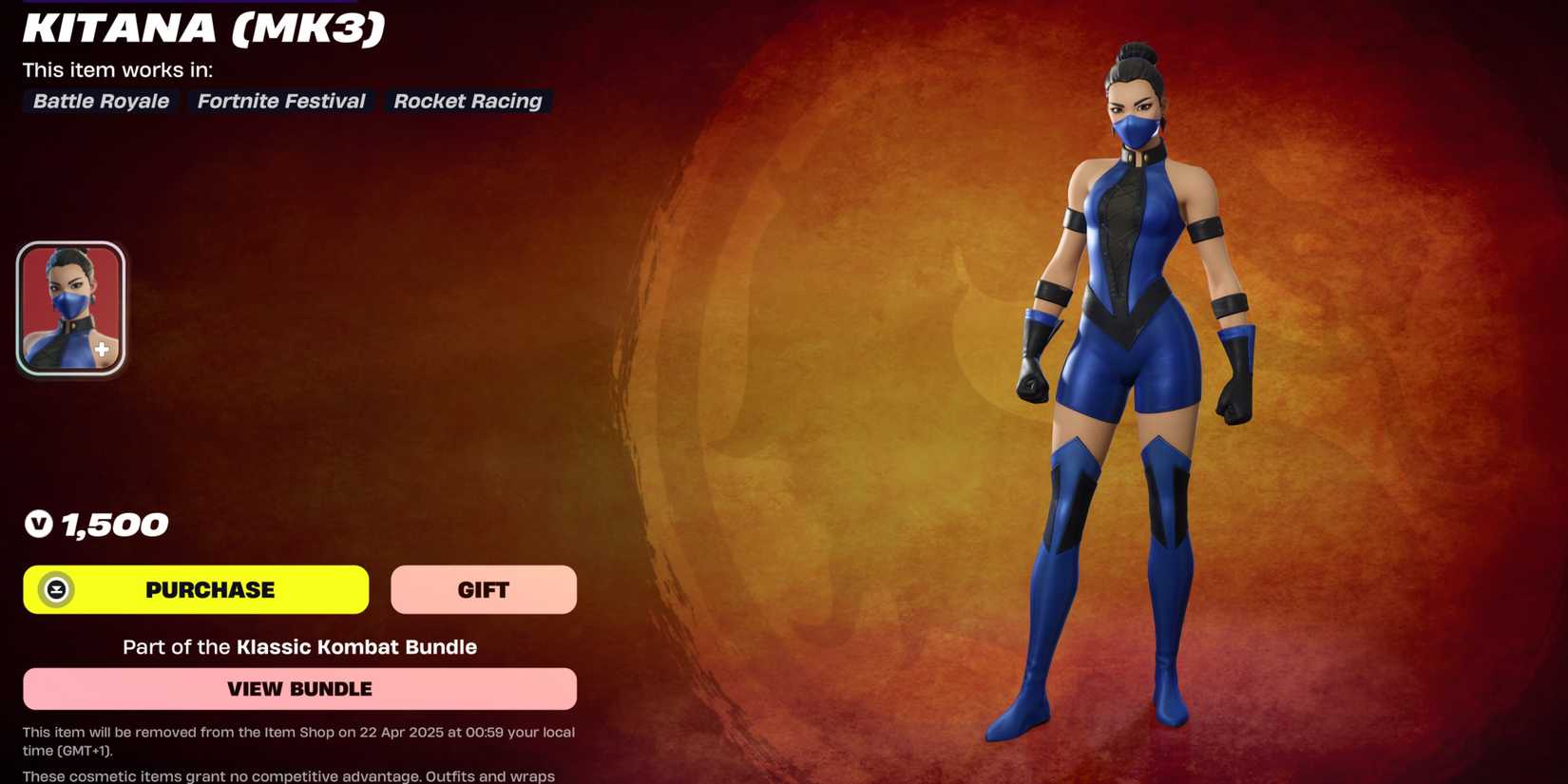Click the 'This item works in' label

(x=116, y=69)
